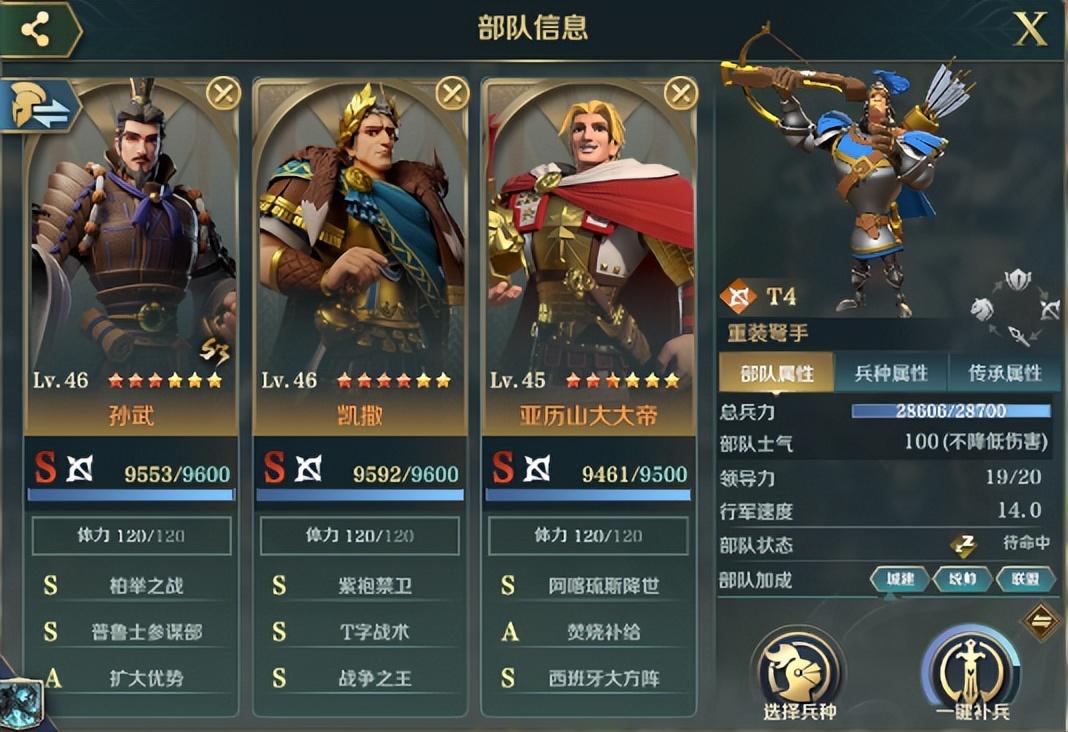Screen dimensions: 1068x732
Task: Close the troop info window
Action: [x=1030, y=30]
